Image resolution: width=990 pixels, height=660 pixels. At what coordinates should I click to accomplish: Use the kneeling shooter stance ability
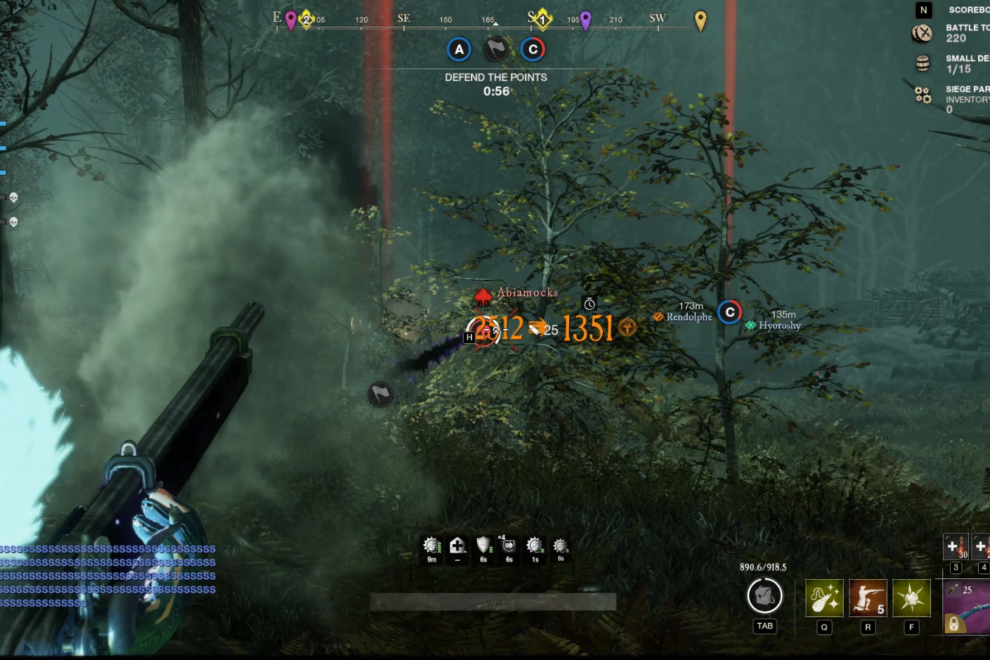click(867, 598)
